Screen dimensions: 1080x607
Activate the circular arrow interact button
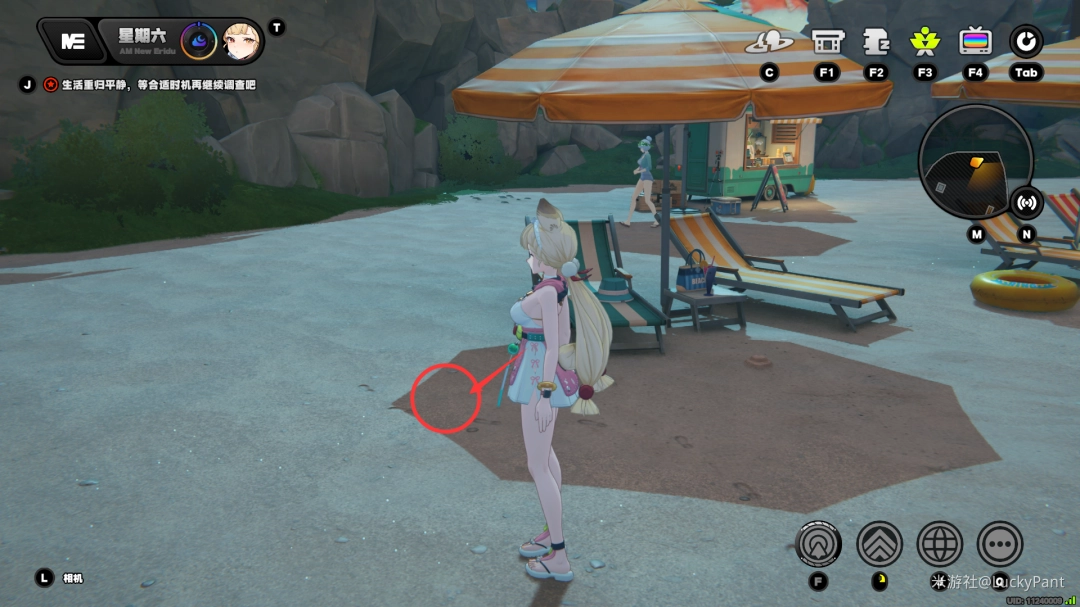[x=819, y=544]
